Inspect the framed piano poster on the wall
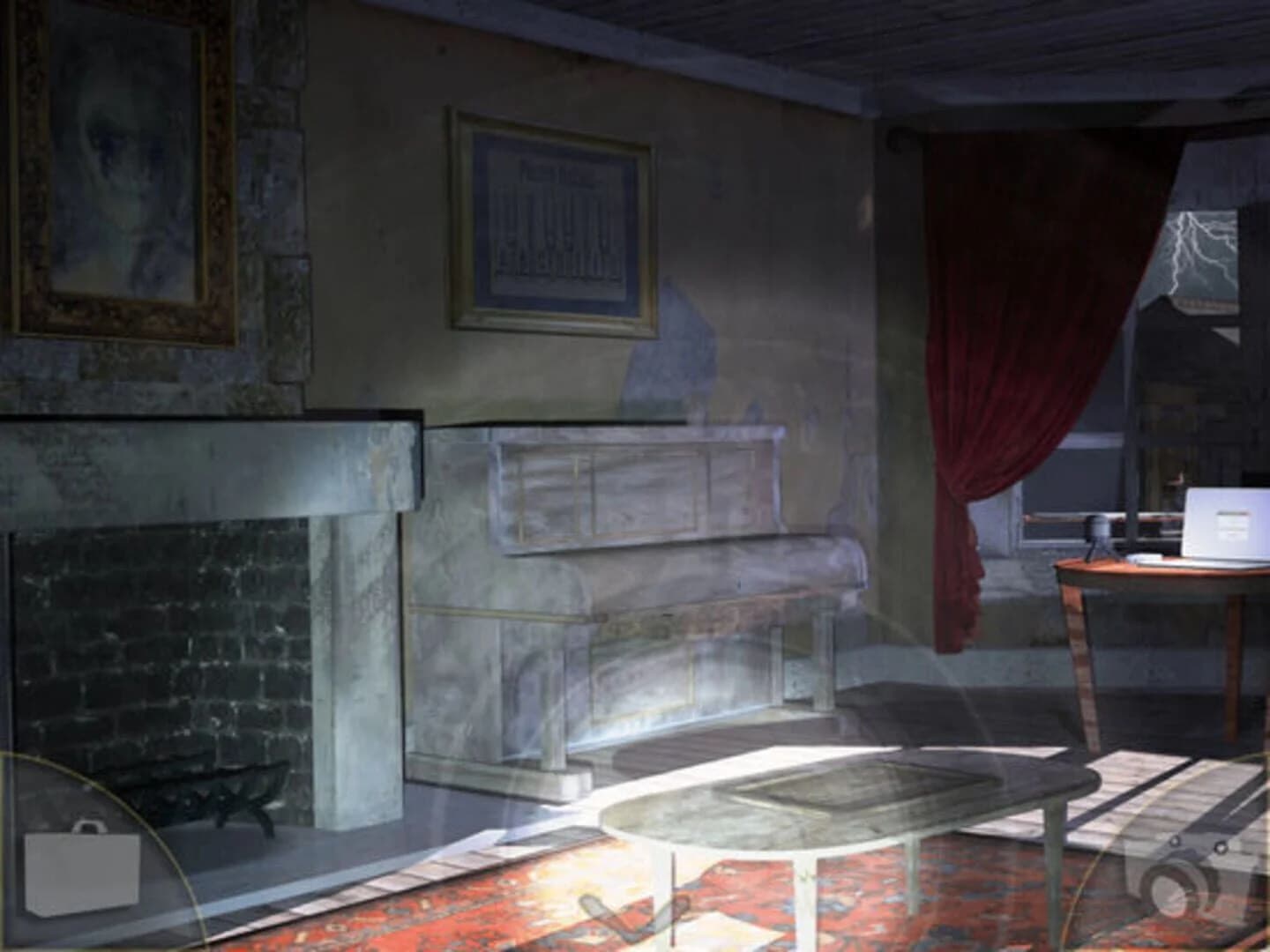This screenshot has width=1270, height=952. [553, 219]
